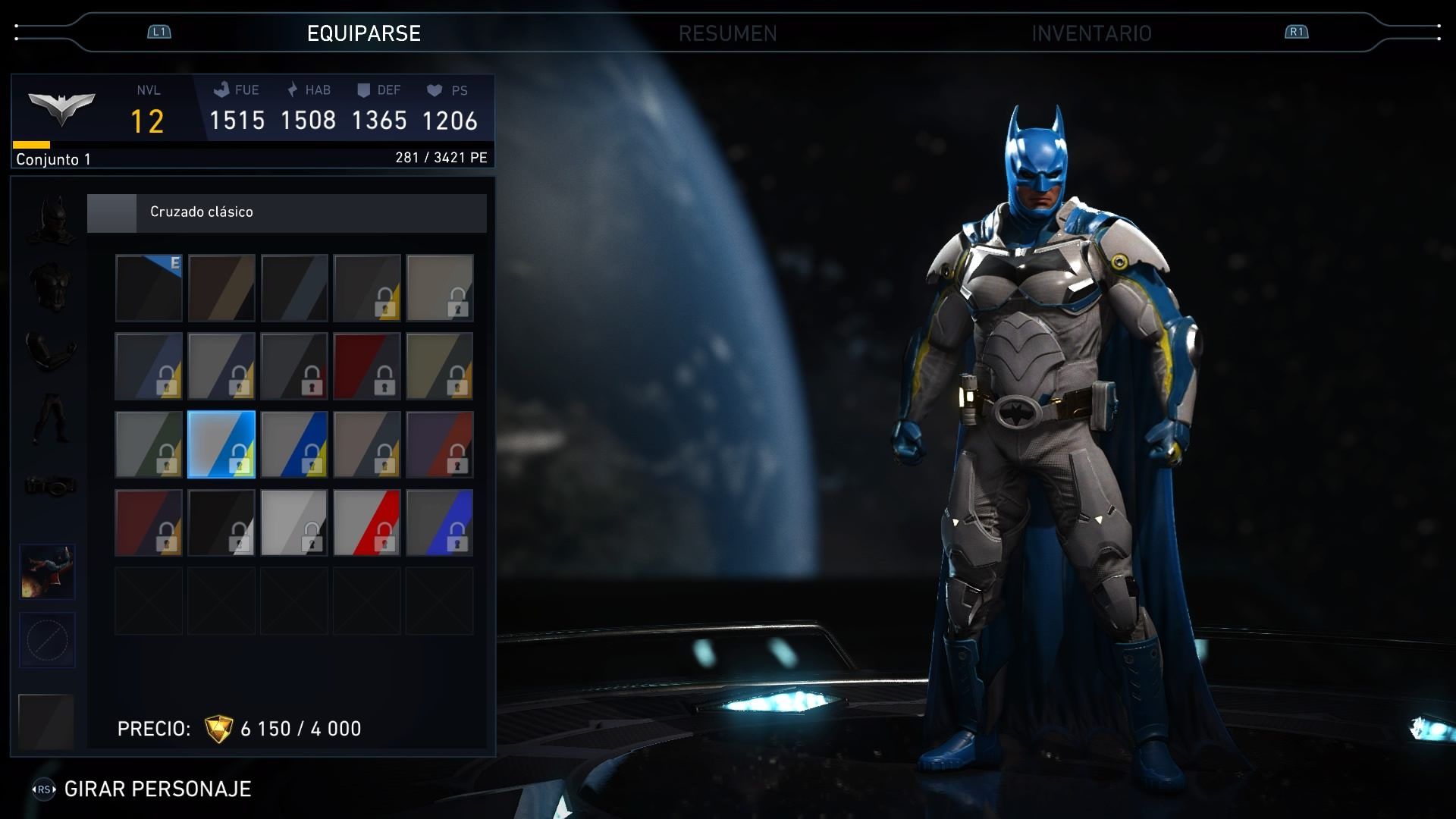Select the locked solid beige shader
Screen dimensions: 1456x819
[x=440, y=288]
